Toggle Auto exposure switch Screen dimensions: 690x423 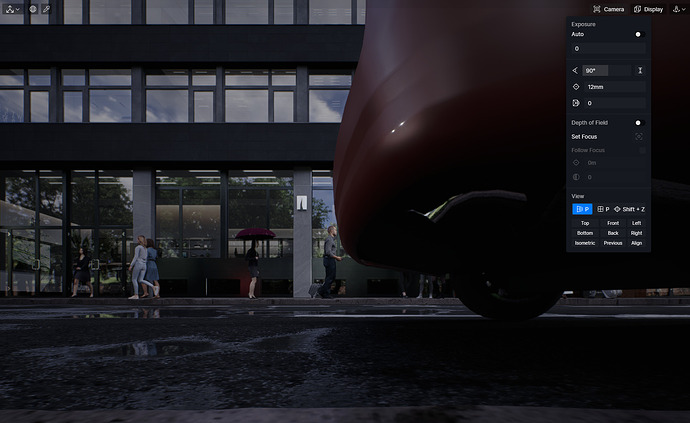click(x=638, y=34)
